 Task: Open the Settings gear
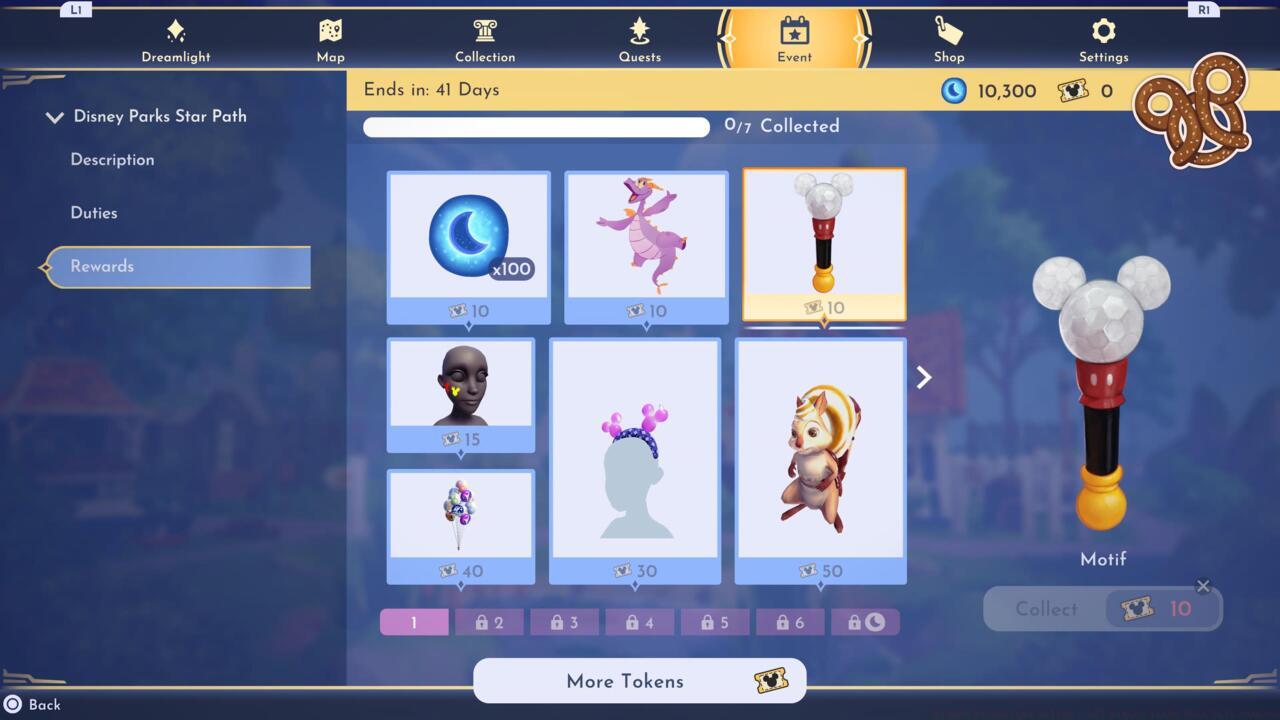tap(1103, 38)
